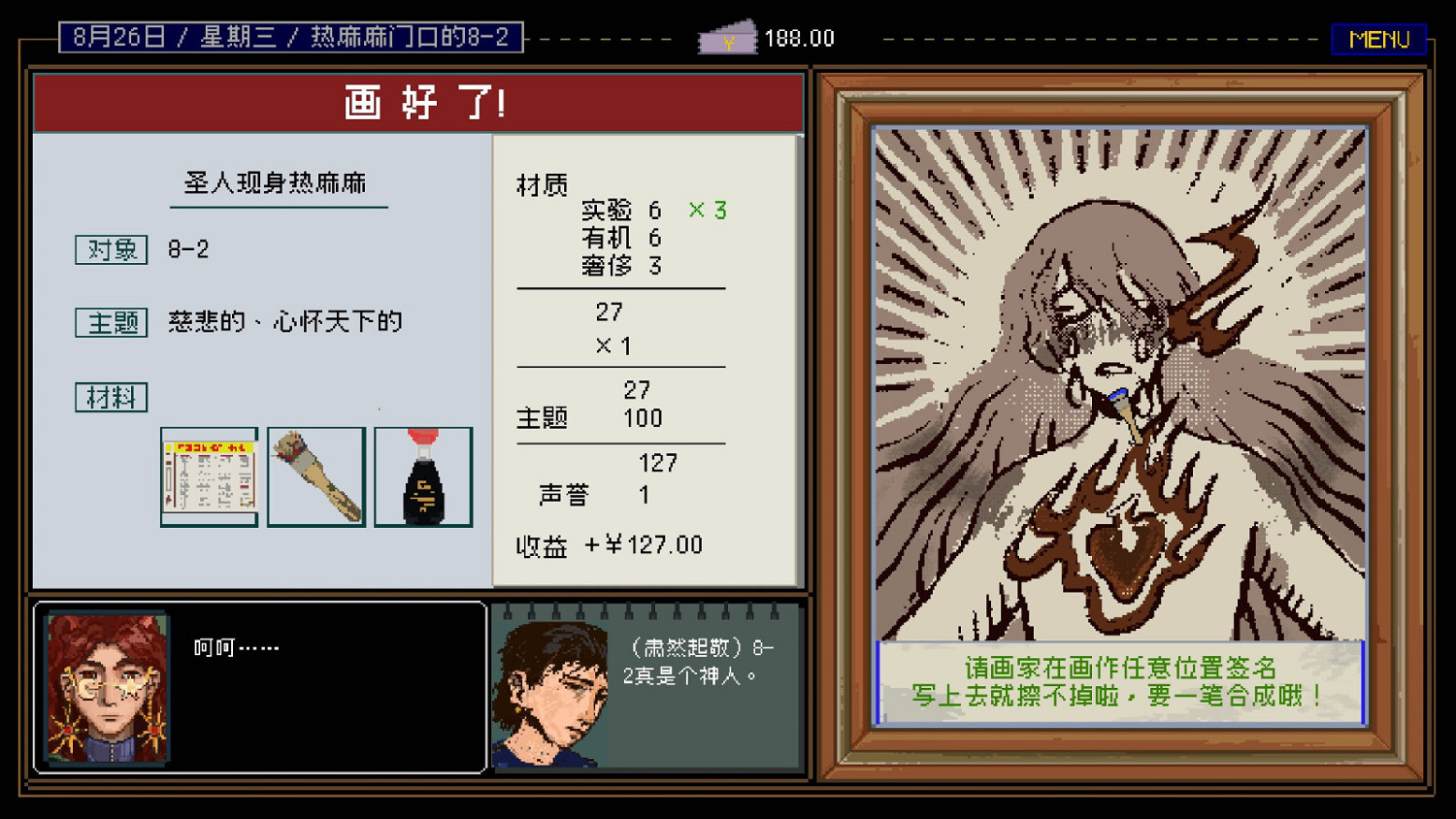This screenshot has height=819, width=1456.
Task: Click the green ×3 experimental multiplier
Action: click(706, 210)
